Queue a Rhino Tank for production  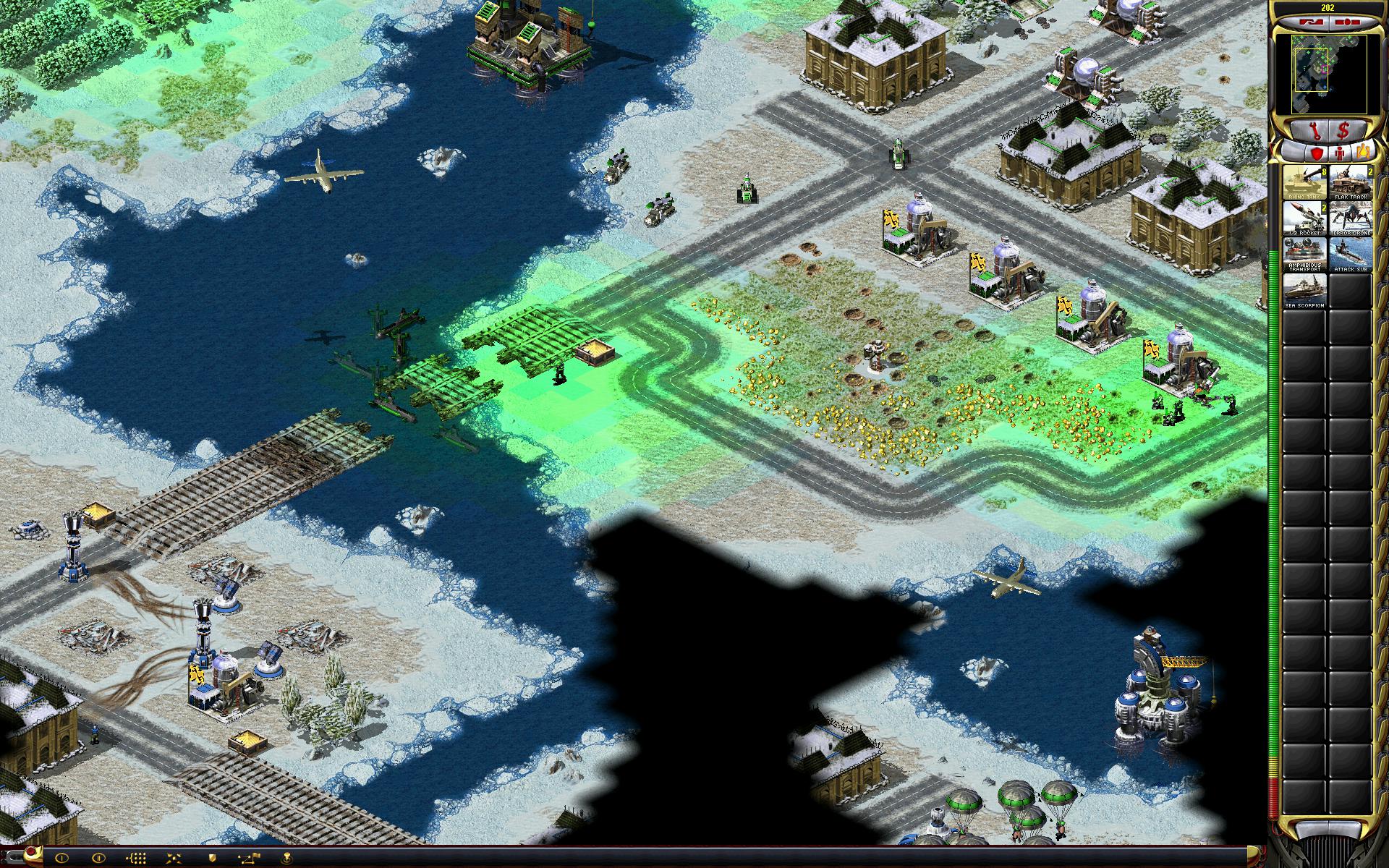(x=1304, y=182)
